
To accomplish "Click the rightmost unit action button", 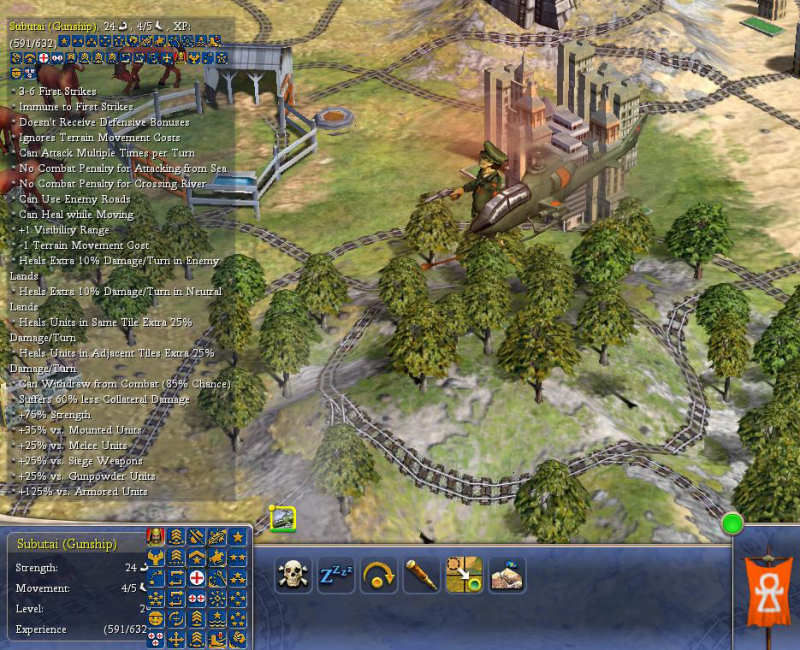I will [507, 575].
